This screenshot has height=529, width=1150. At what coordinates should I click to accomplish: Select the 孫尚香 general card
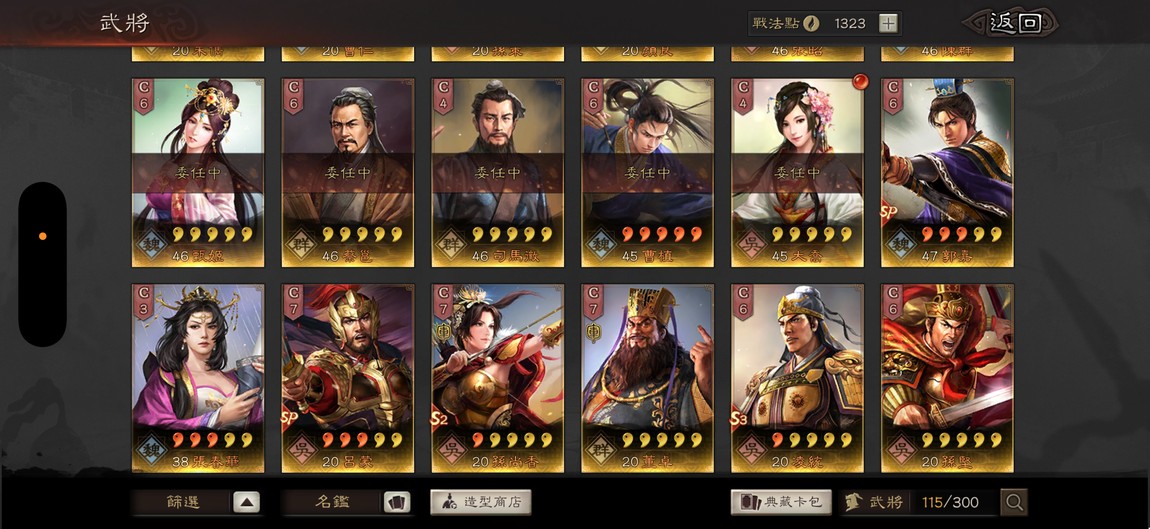coord(497,378)
